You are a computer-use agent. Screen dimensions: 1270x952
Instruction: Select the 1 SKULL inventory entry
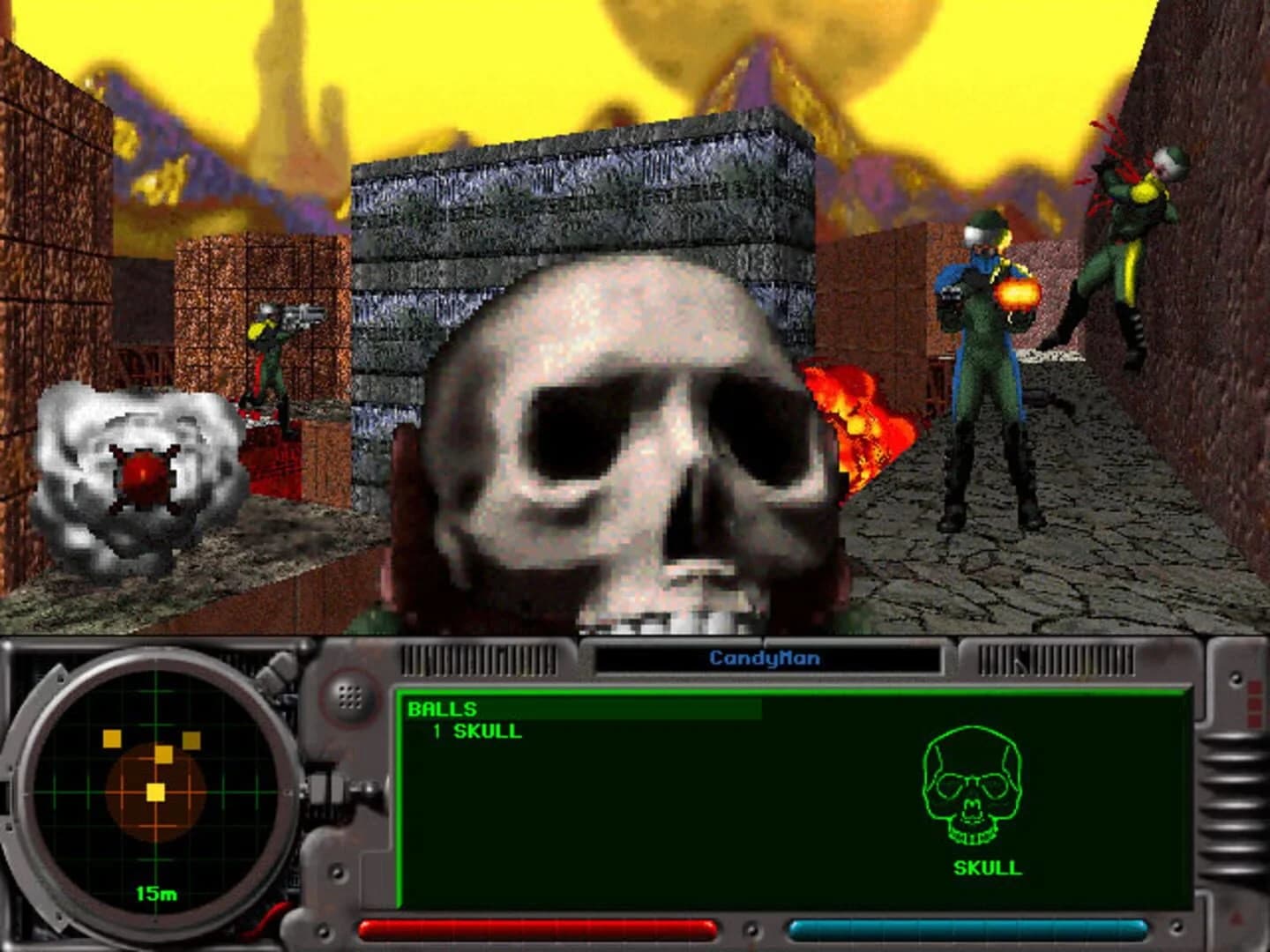tap(476, 730)
